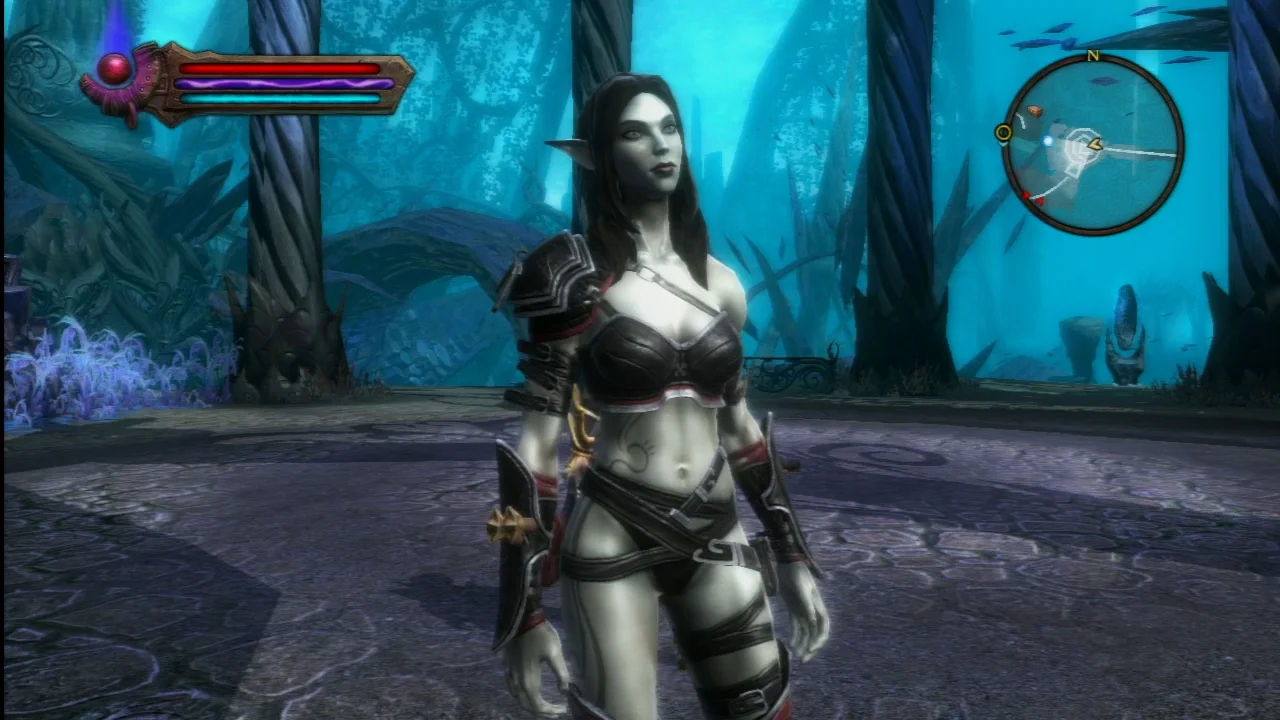
Task: Click the yellow player arrow on minimap
Action: 1095,144
